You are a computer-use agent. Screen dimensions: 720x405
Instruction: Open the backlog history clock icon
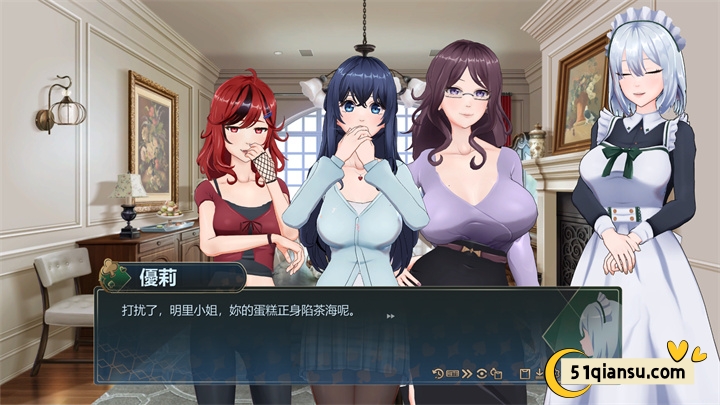[x=437, y=374]
